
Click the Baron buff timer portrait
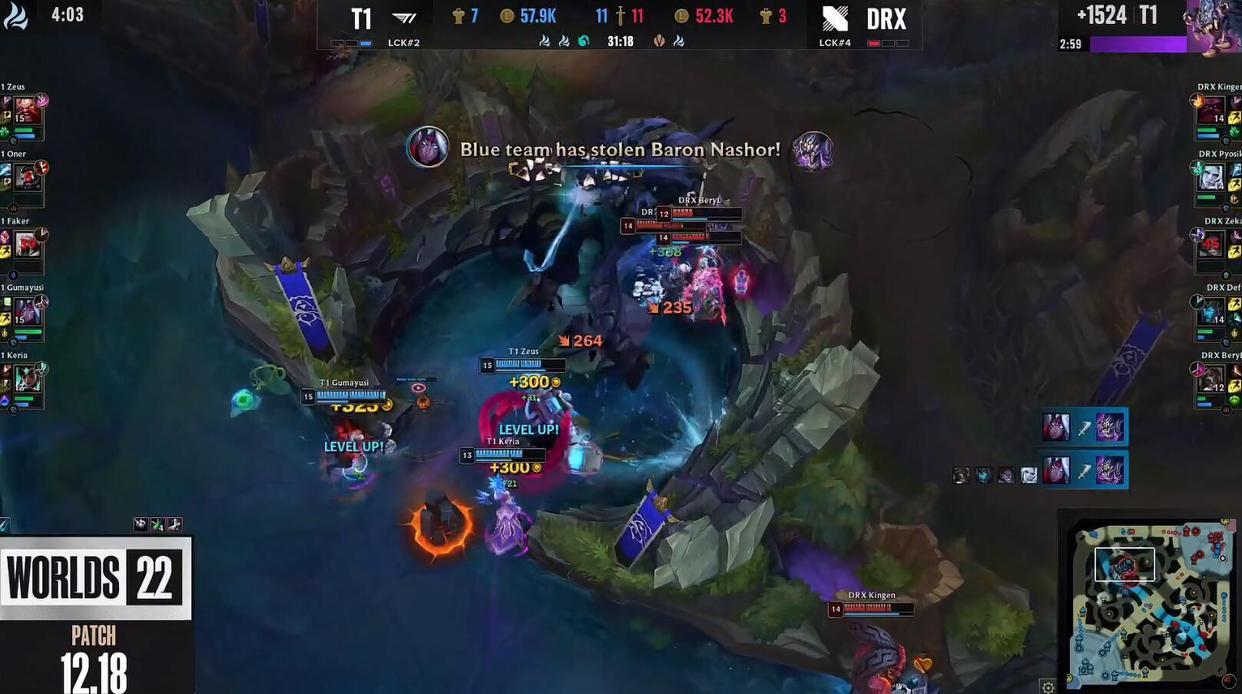coord(1213,26)
